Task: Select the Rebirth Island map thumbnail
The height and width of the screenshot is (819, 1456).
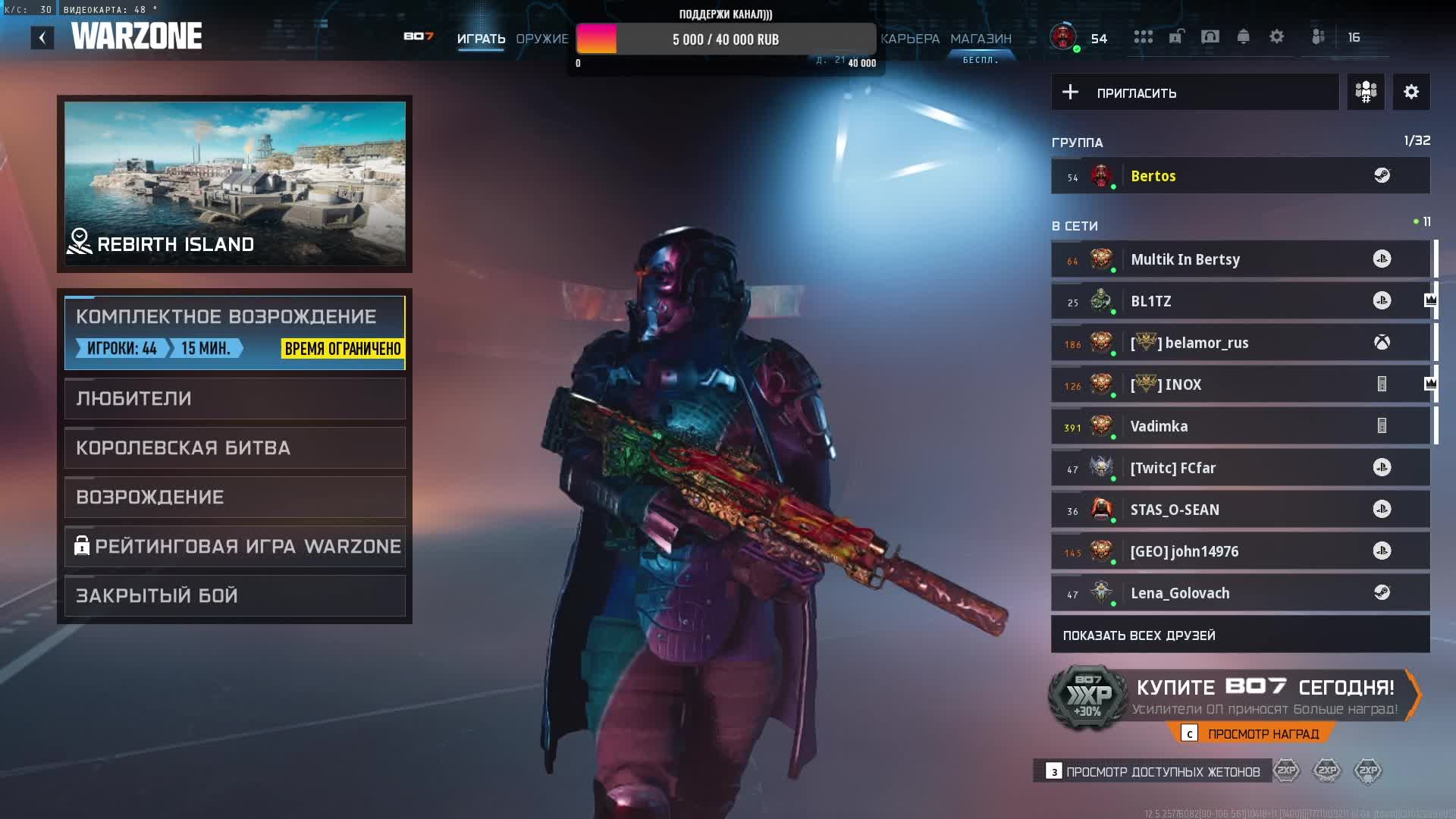Action: [x=234, y=183]
